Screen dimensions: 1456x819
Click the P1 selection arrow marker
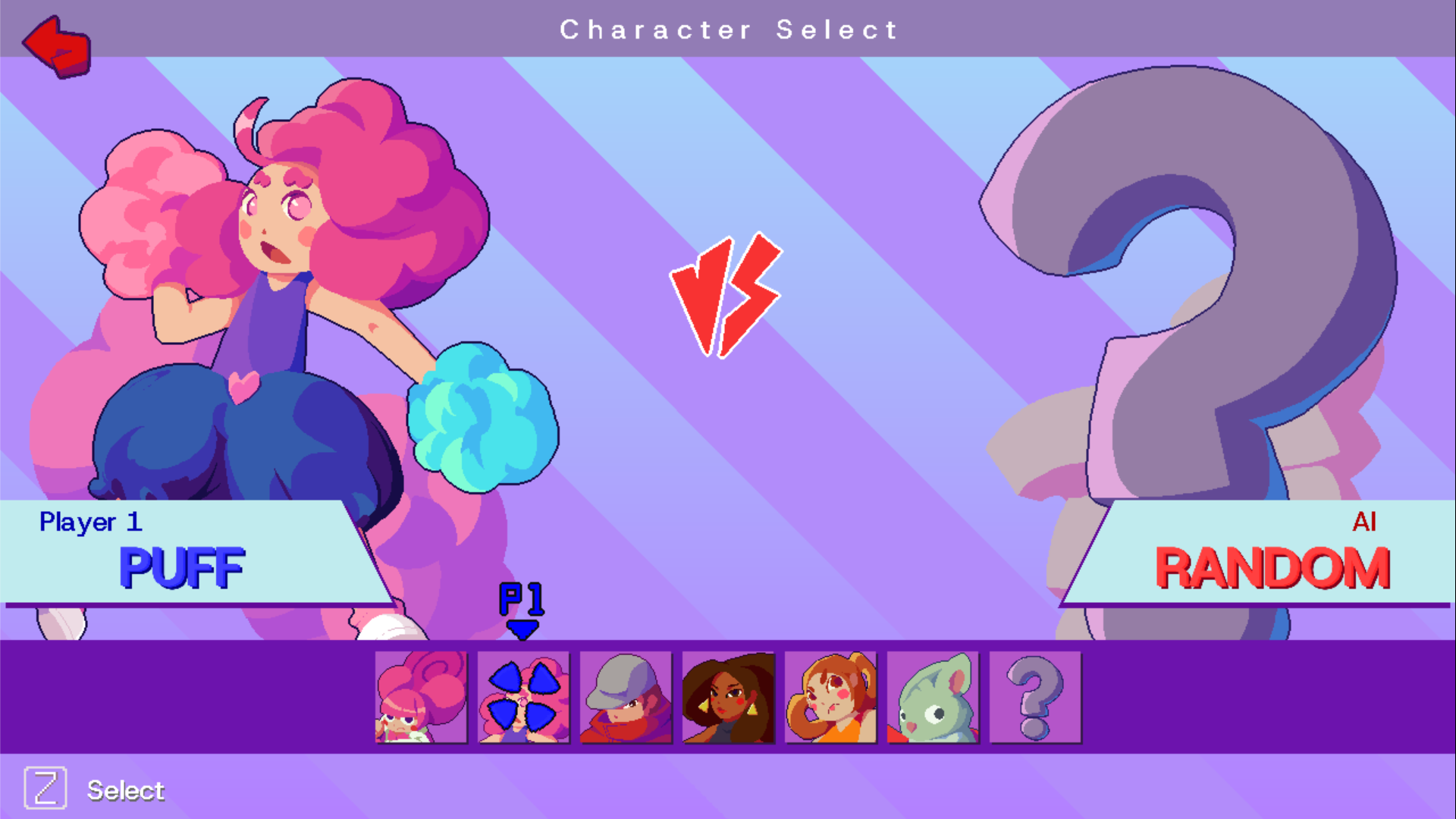[522, 607]
